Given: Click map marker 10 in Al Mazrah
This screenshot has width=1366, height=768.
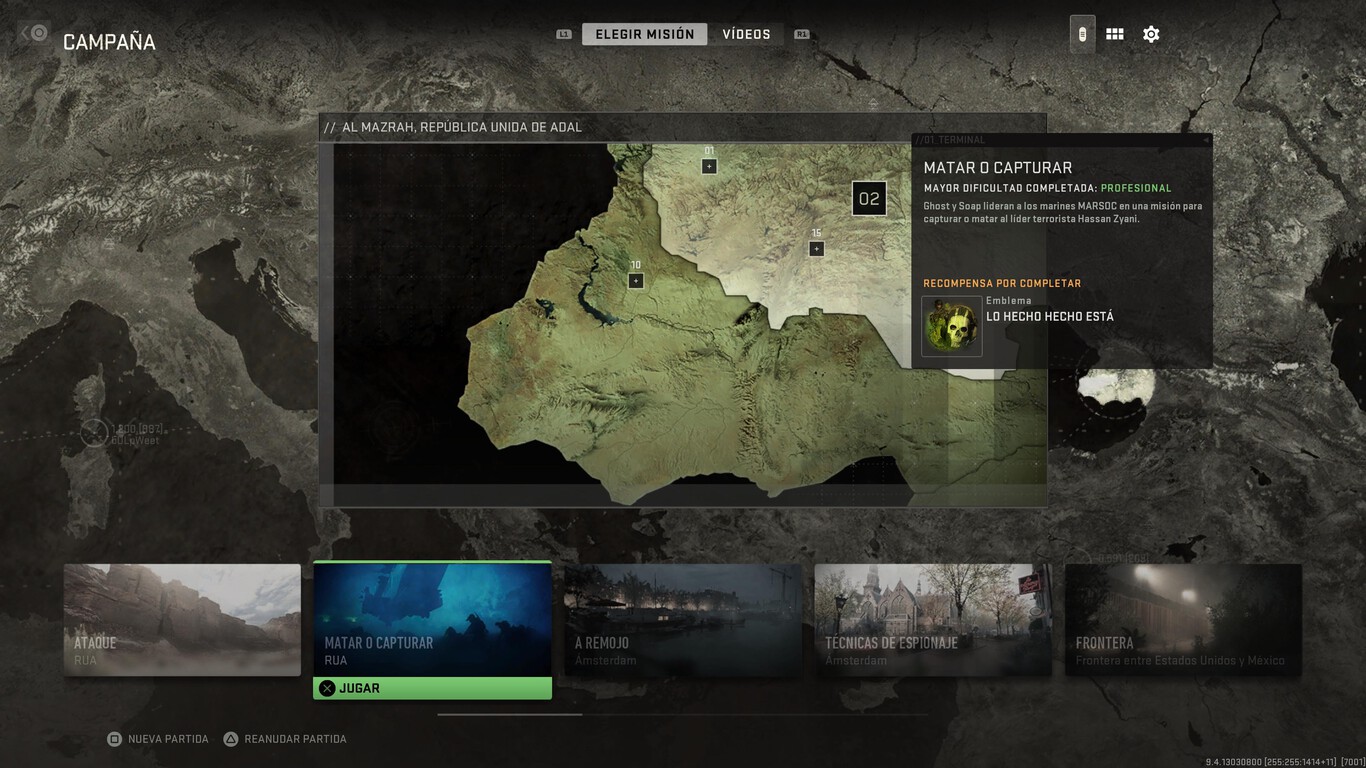Looking at the screenshot, I should [636, 280].
